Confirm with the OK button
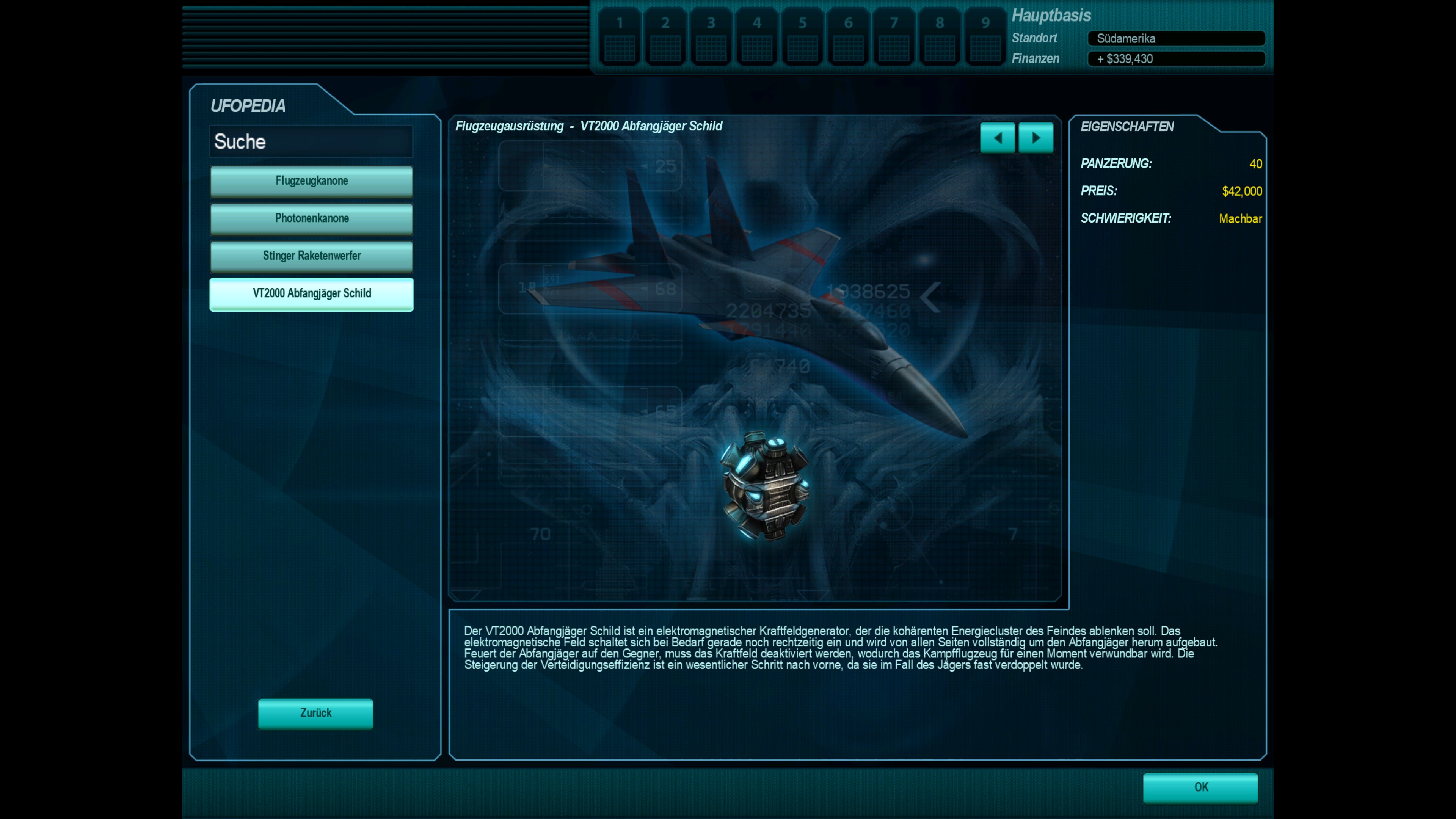Image resolution: width=1456 pixels, height=819 pixels. [1200, 788]
